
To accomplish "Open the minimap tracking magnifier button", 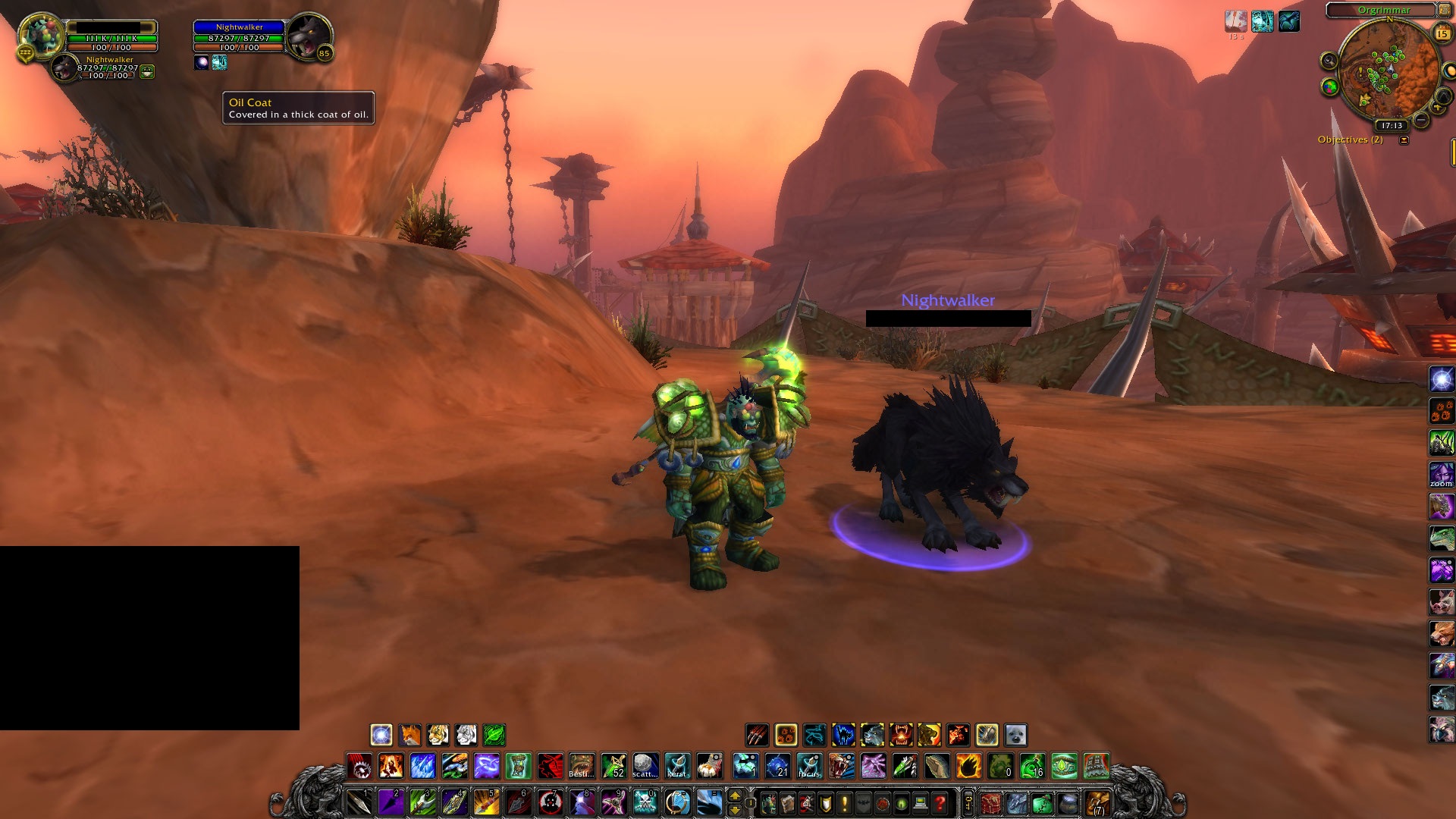I will 1328,61.
